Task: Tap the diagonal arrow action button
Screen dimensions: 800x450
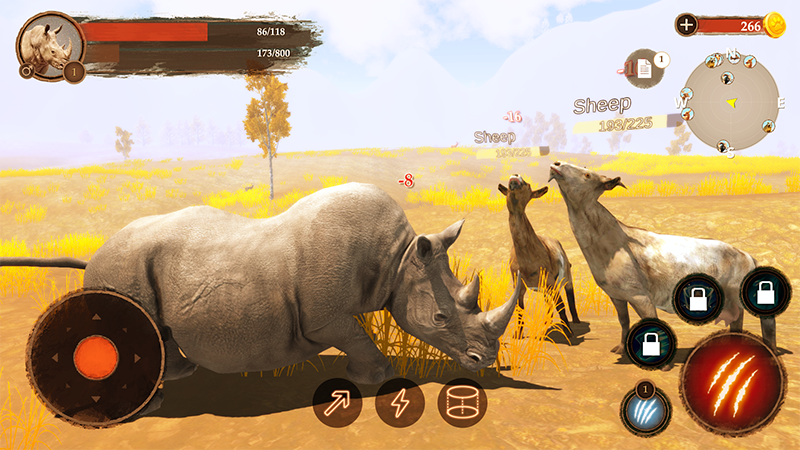Action: (x=337, y=403)
